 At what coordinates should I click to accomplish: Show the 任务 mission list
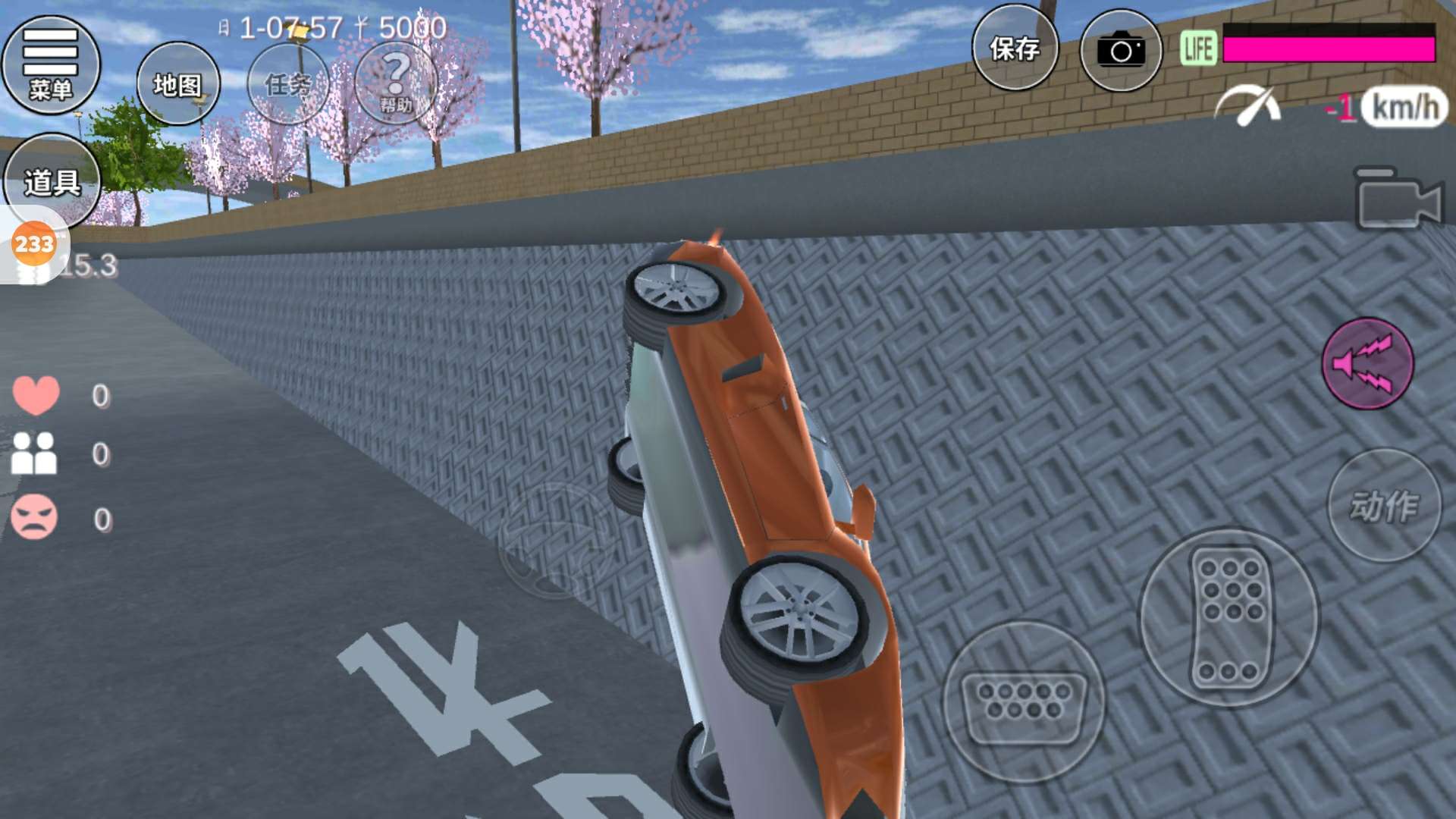click(x=288, y=83)
